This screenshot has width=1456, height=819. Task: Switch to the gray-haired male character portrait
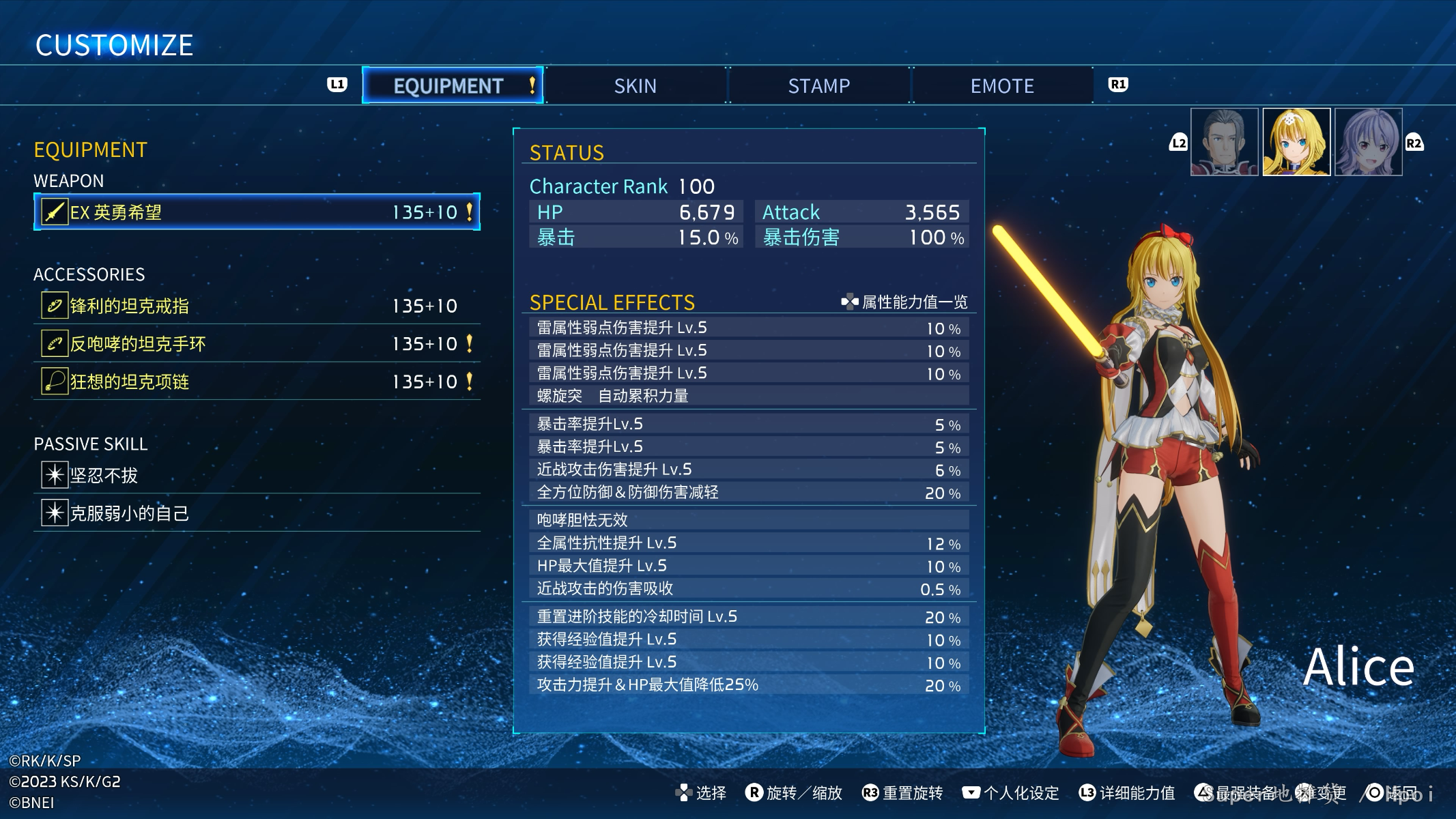point(1224,142)
